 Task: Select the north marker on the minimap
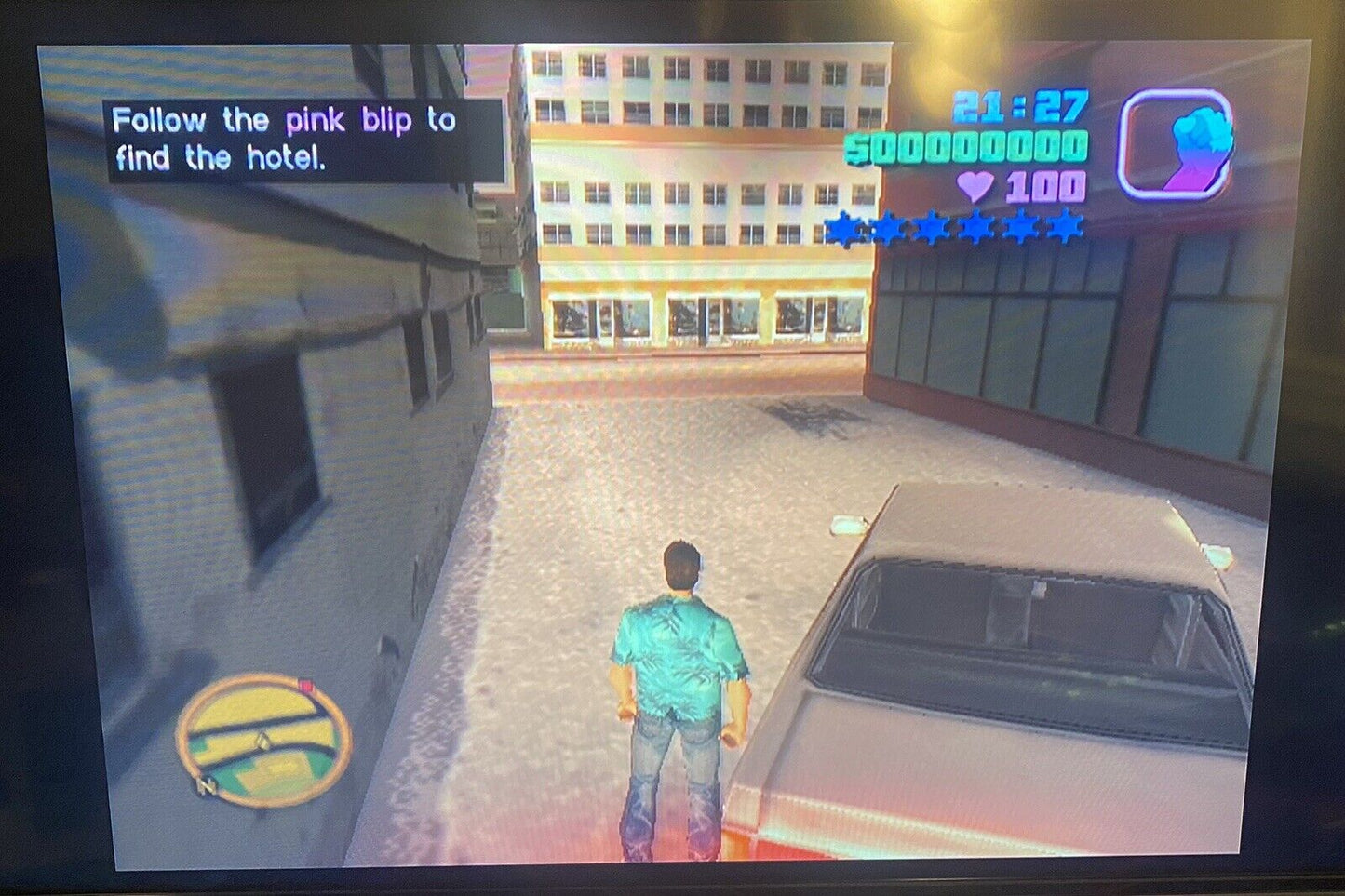207,786
